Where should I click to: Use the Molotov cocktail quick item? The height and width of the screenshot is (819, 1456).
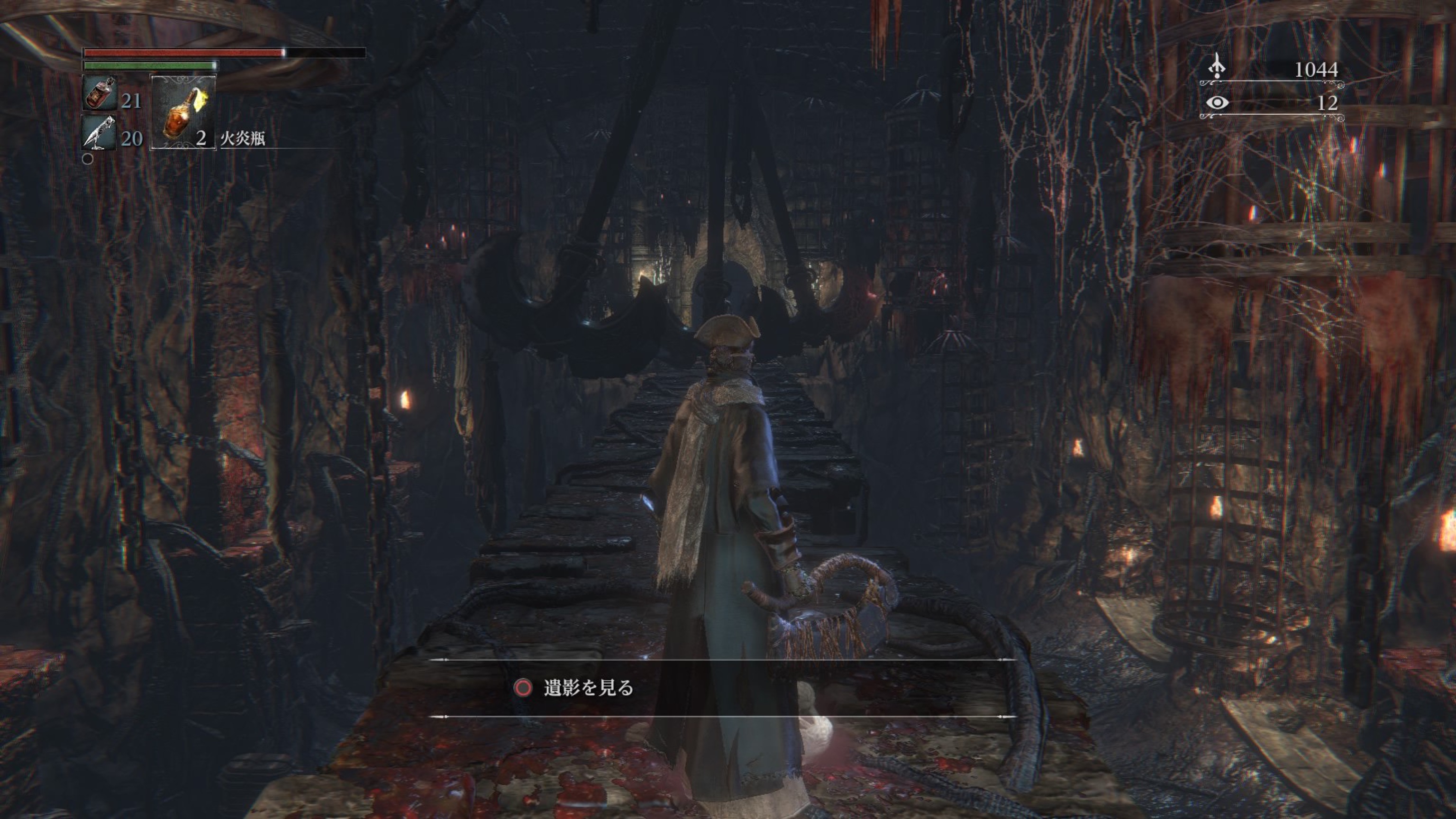pos(182,112)
